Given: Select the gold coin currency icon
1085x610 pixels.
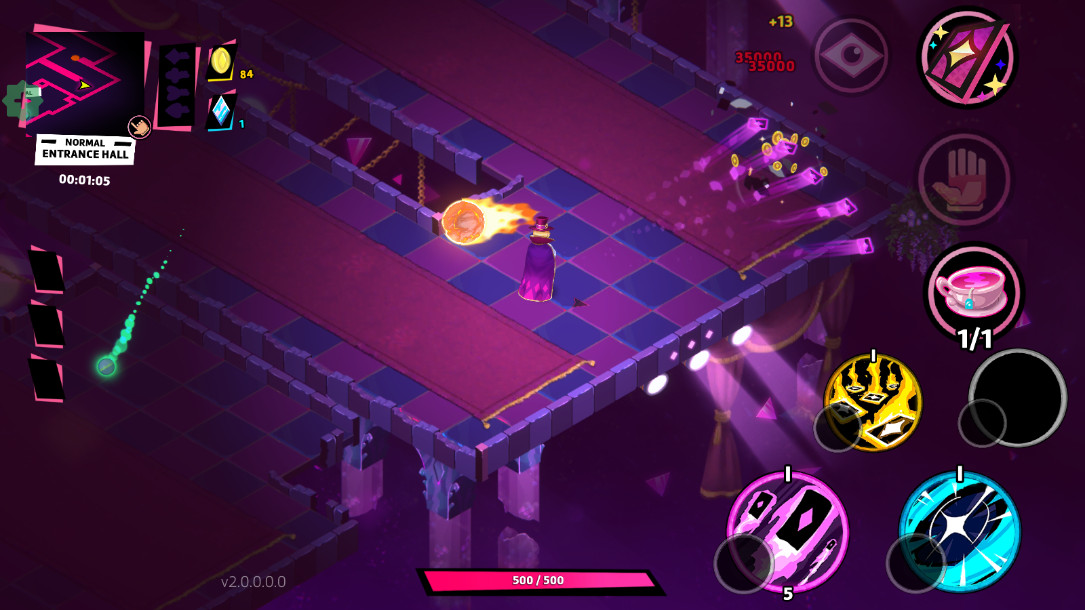Looking at the screenshot, I should (221, 63).
